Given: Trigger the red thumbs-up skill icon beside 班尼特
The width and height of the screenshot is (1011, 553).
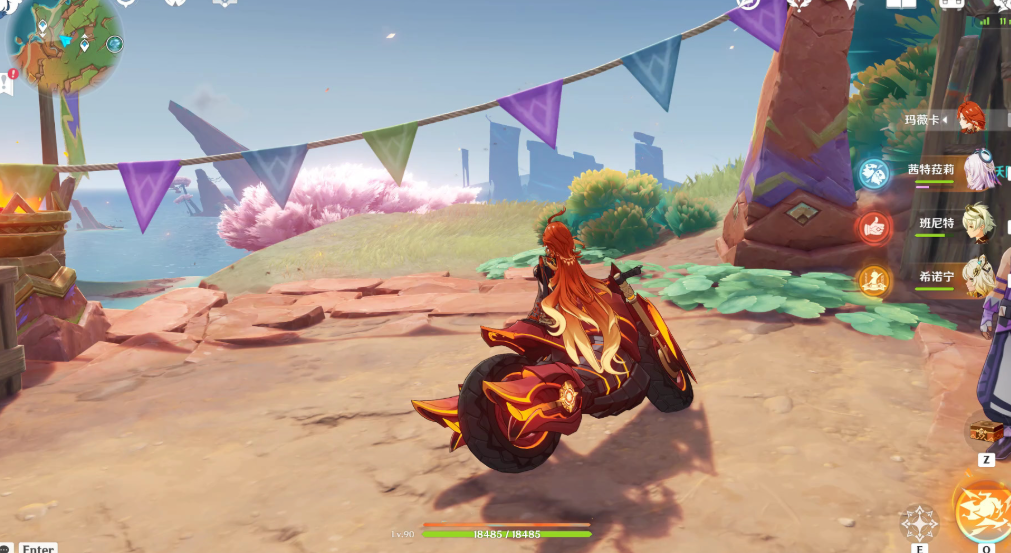Looking at the screenshot, I should coord(874,227).
